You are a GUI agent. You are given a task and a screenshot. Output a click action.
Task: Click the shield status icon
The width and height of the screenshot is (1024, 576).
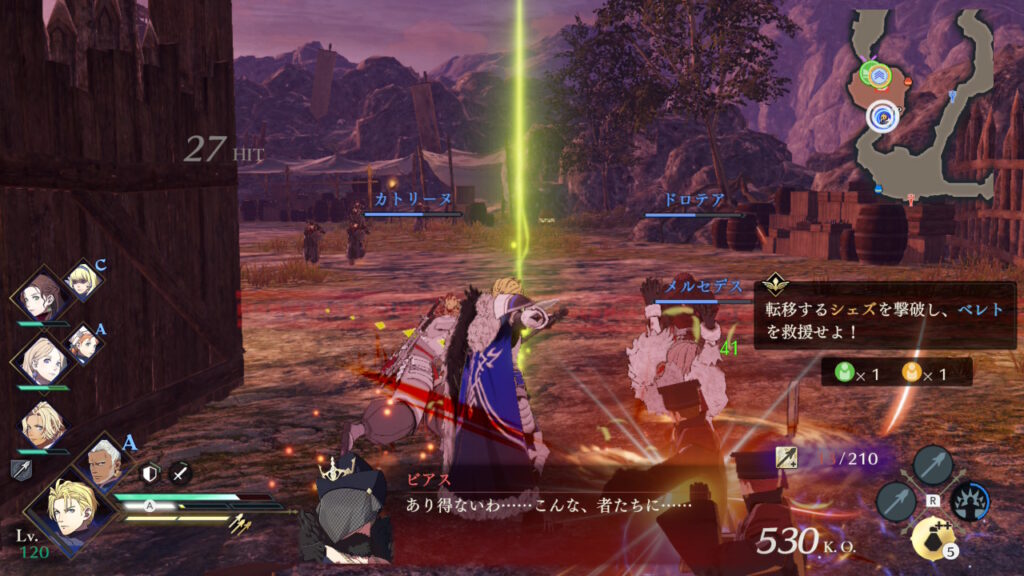pyautogui.click(x=151, y=473)
